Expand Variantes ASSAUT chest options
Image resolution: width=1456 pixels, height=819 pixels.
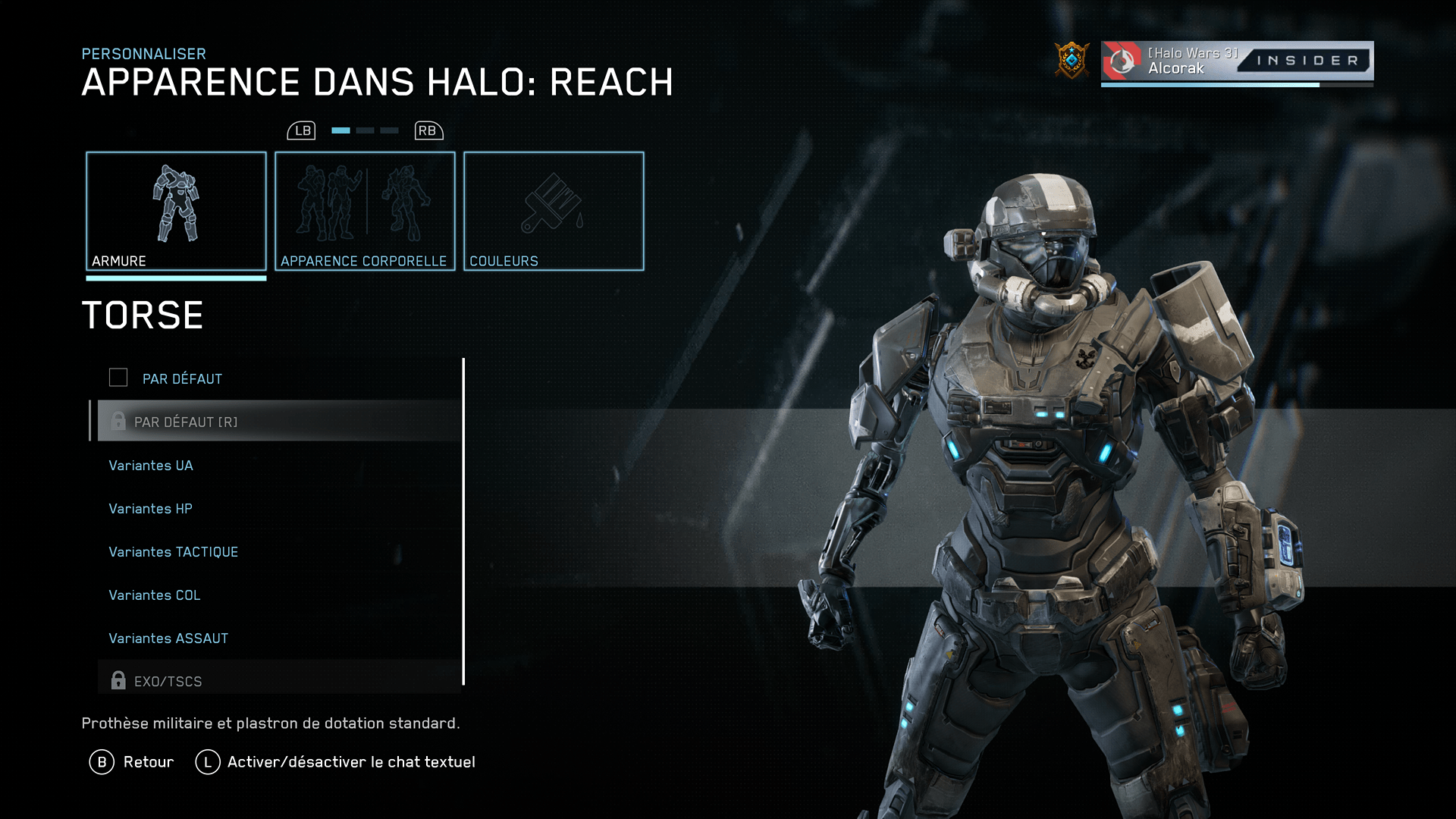click(168, 639)
